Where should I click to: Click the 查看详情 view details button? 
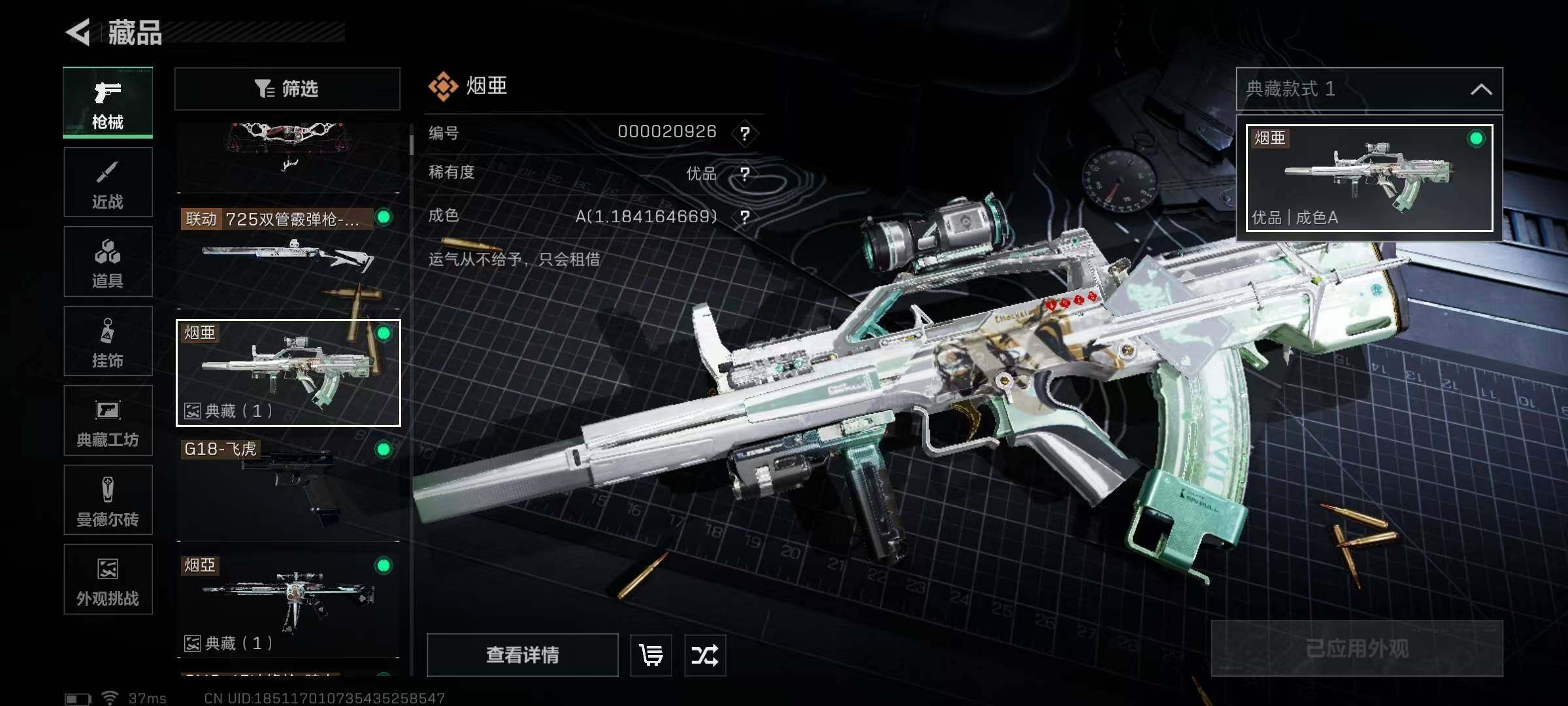click(523, 654)
